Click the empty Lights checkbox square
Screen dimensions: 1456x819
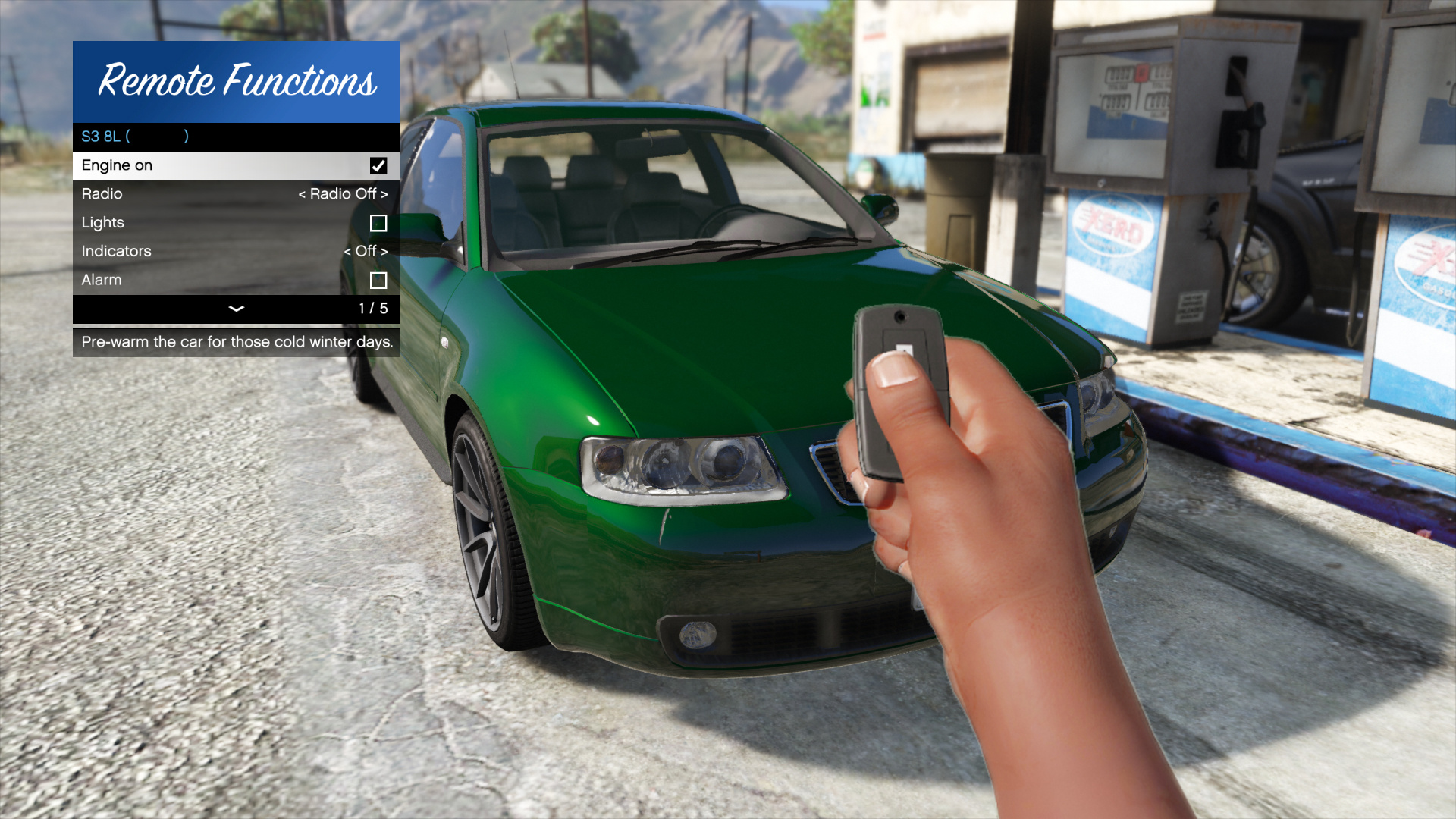377,222
